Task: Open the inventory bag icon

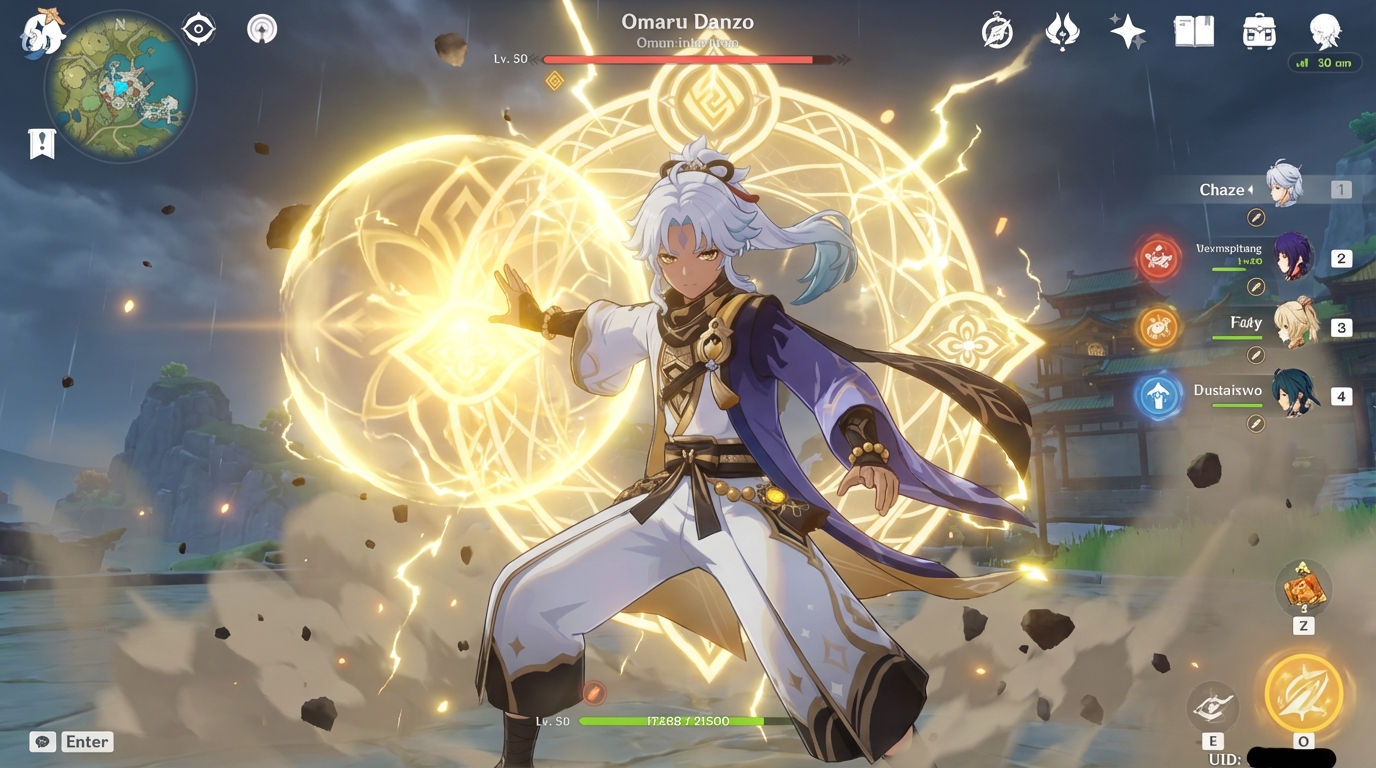Action: pos(1257,31)
